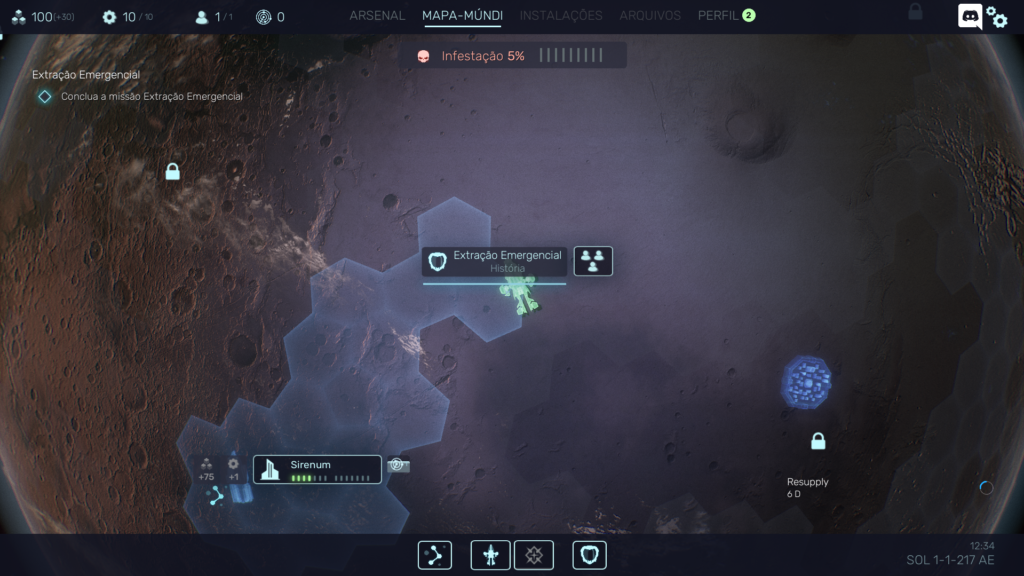This screenshot has height=576, width=1024.
Task: Click the shield mission button in bottom bar
Action: tap(589, 555)
